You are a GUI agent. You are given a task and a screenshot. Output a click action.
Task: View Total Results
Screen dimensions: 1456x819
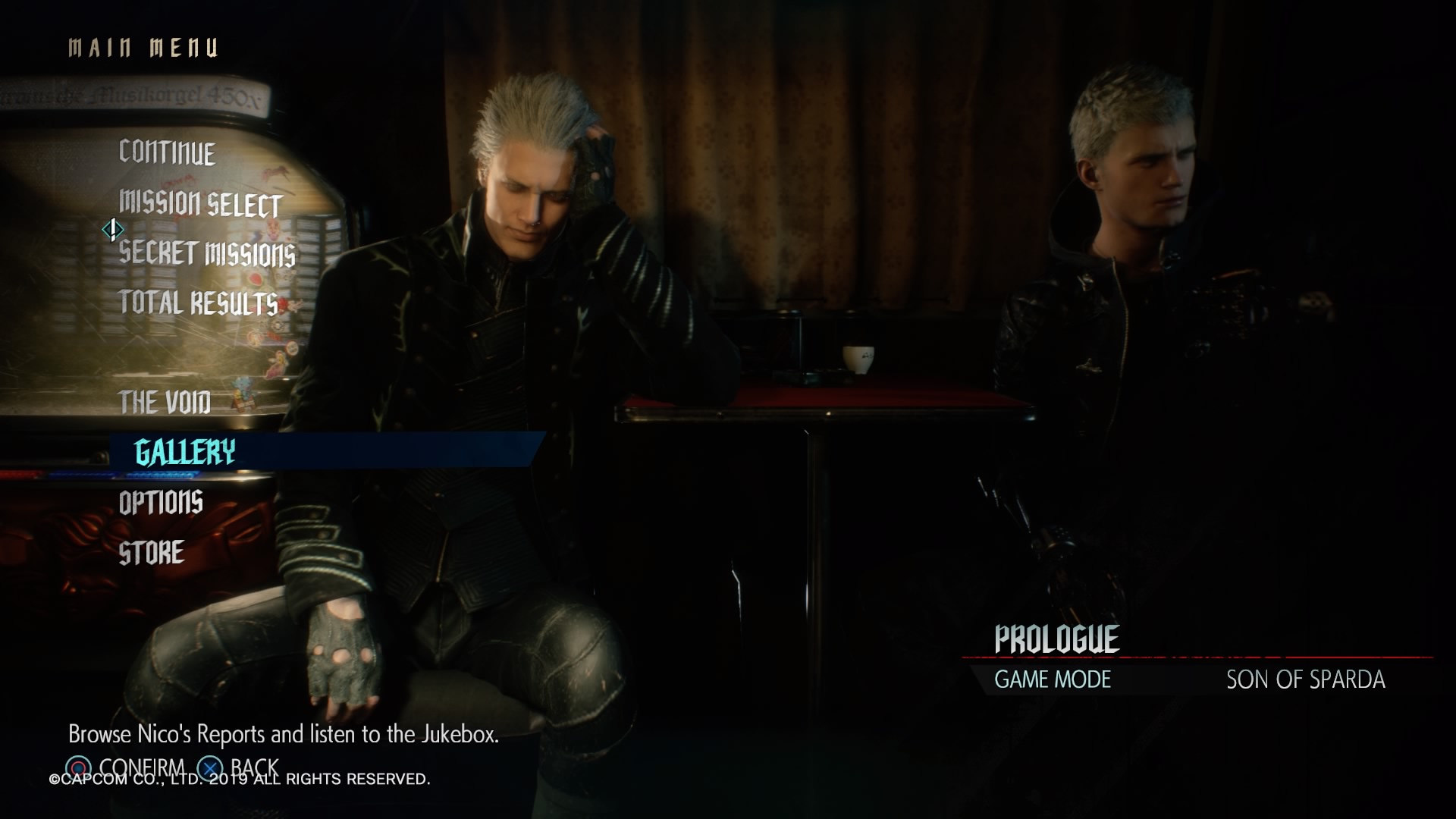[x=199, y=303]
